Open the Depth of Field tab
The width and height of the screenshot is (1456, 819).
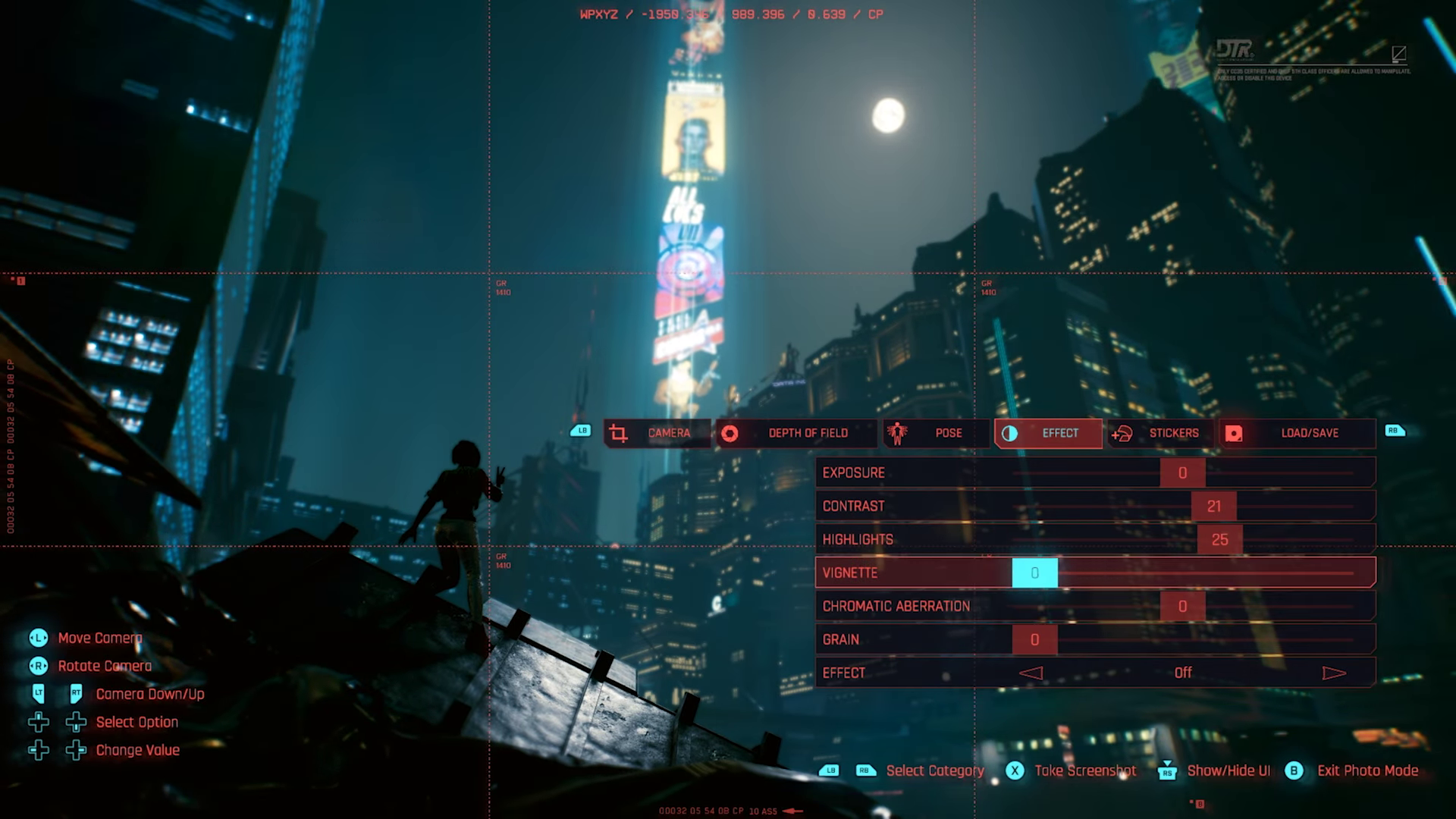click(795, 433)
